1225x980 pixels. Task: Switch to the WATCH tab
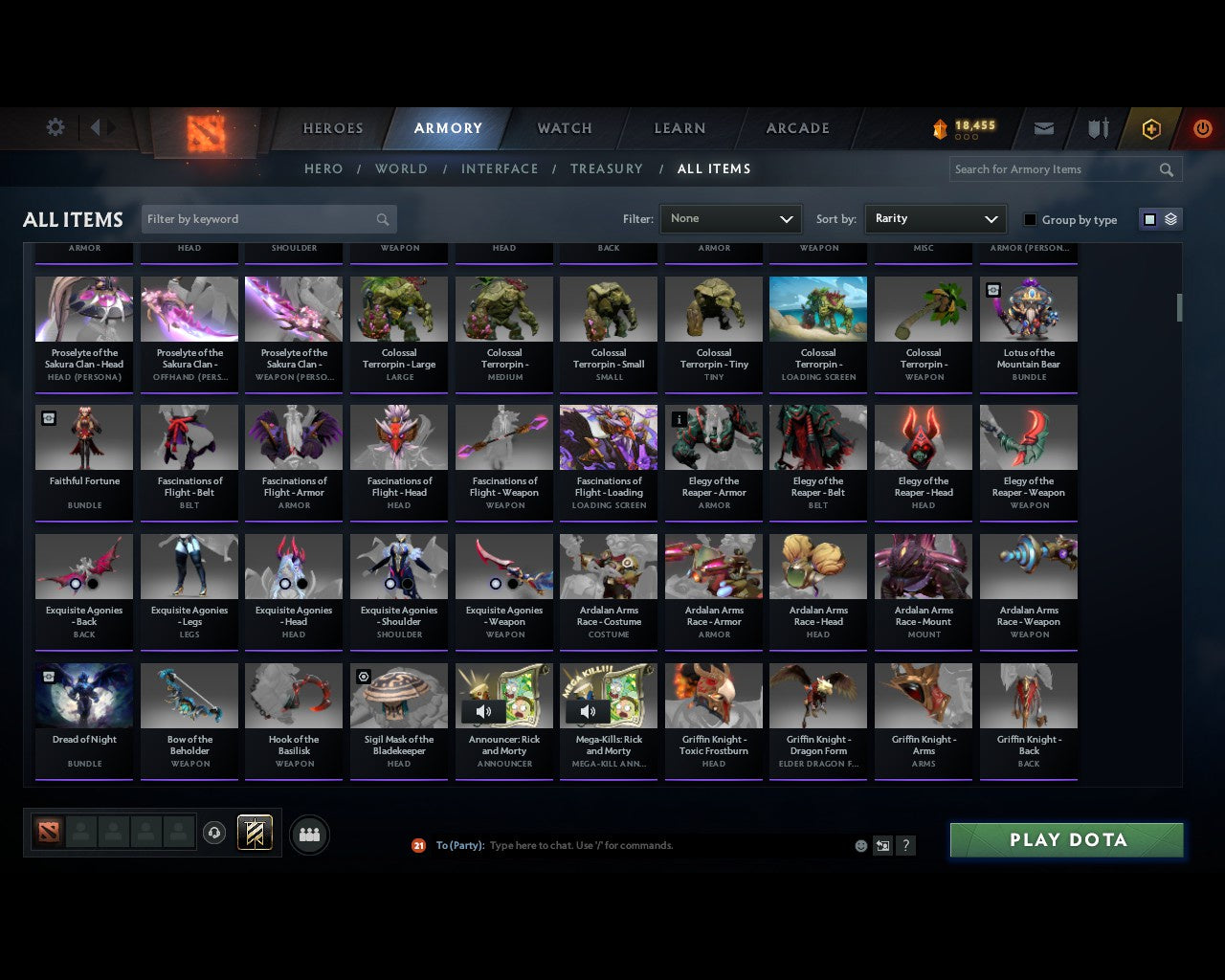coord(564,128)
